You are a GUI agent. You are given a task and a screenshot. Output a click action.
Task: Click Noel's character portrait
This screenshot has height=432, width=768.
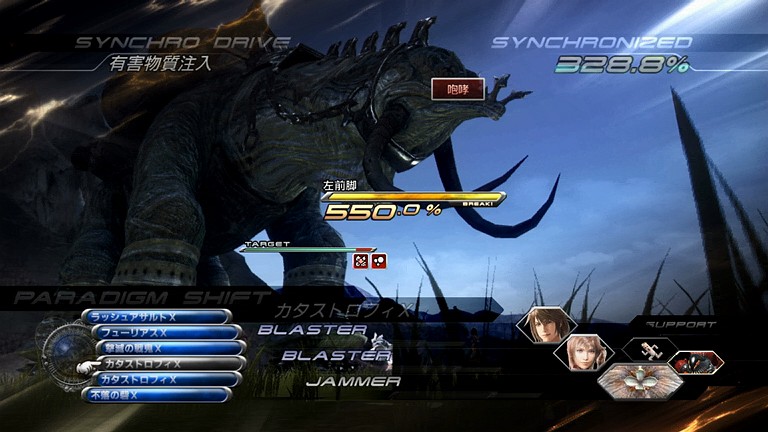[x=547, y=326]
